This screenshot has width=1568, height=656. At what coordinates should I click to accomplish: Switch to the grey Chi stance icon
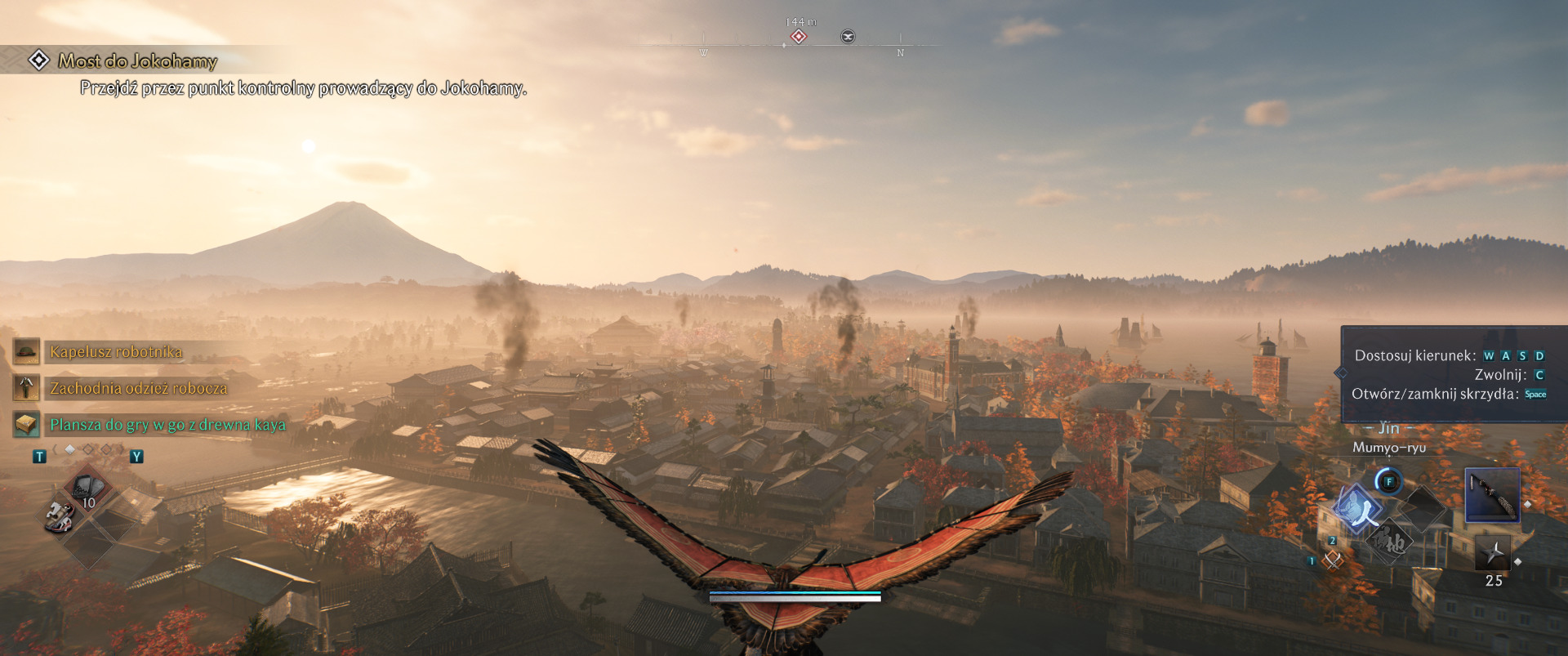click(1391, 541)
